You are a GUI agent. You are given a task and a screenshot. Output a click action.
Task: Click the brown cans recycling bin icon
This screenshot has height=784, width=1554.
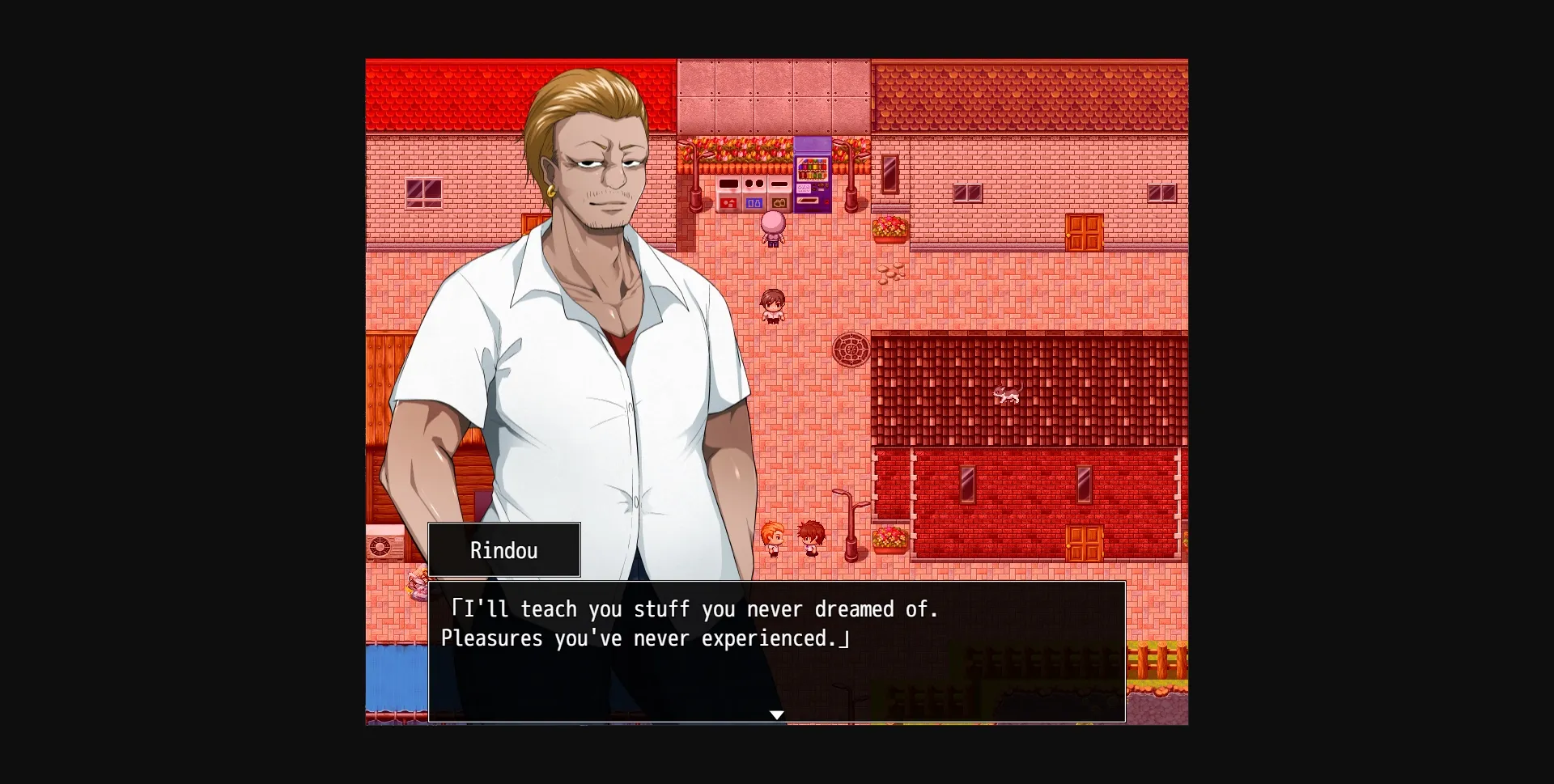(779, 203)
